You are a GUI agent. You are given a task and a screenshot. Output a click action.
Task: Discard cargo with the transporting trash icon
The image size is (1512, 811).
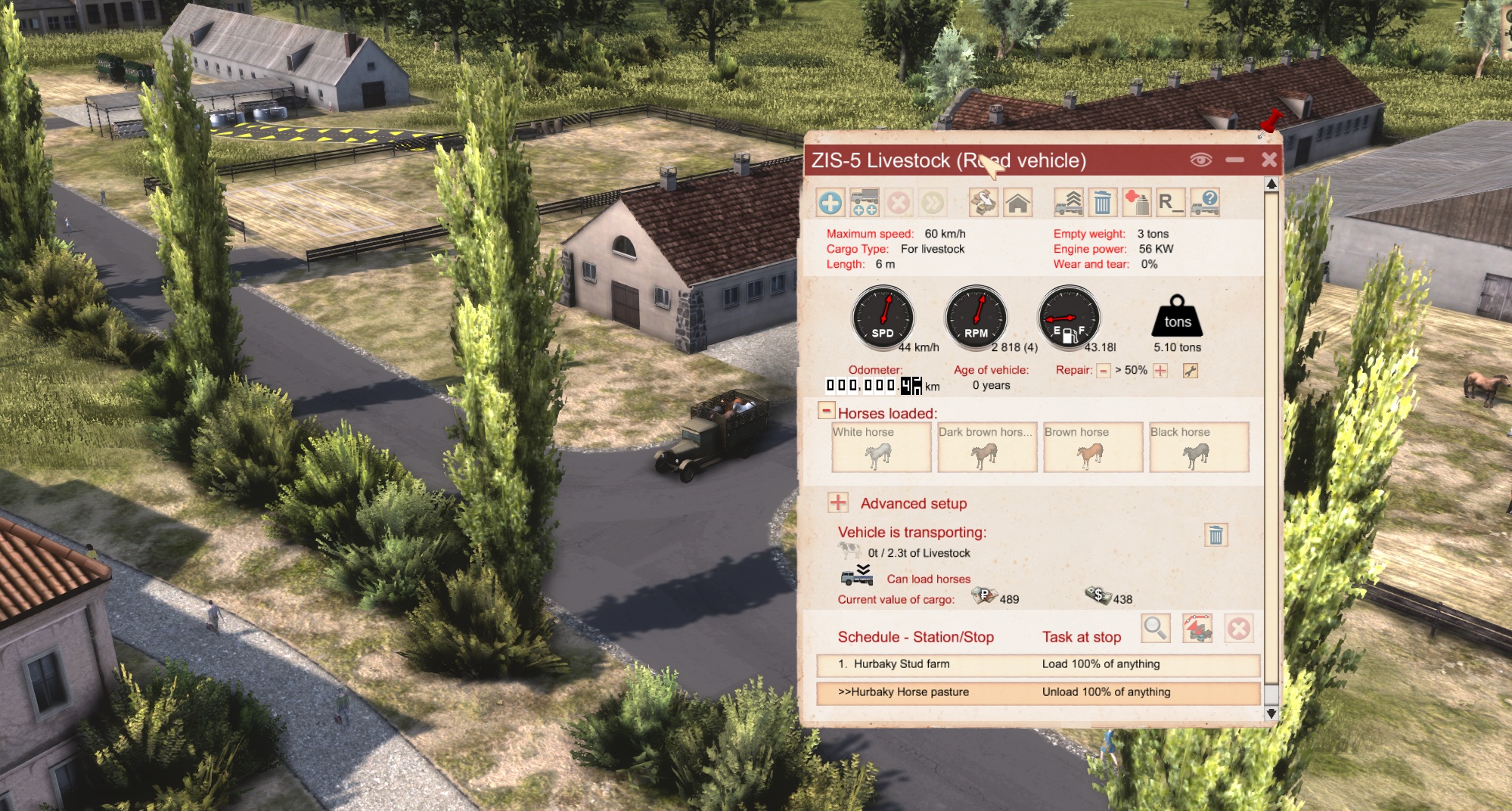click(x=1215, y=536)
